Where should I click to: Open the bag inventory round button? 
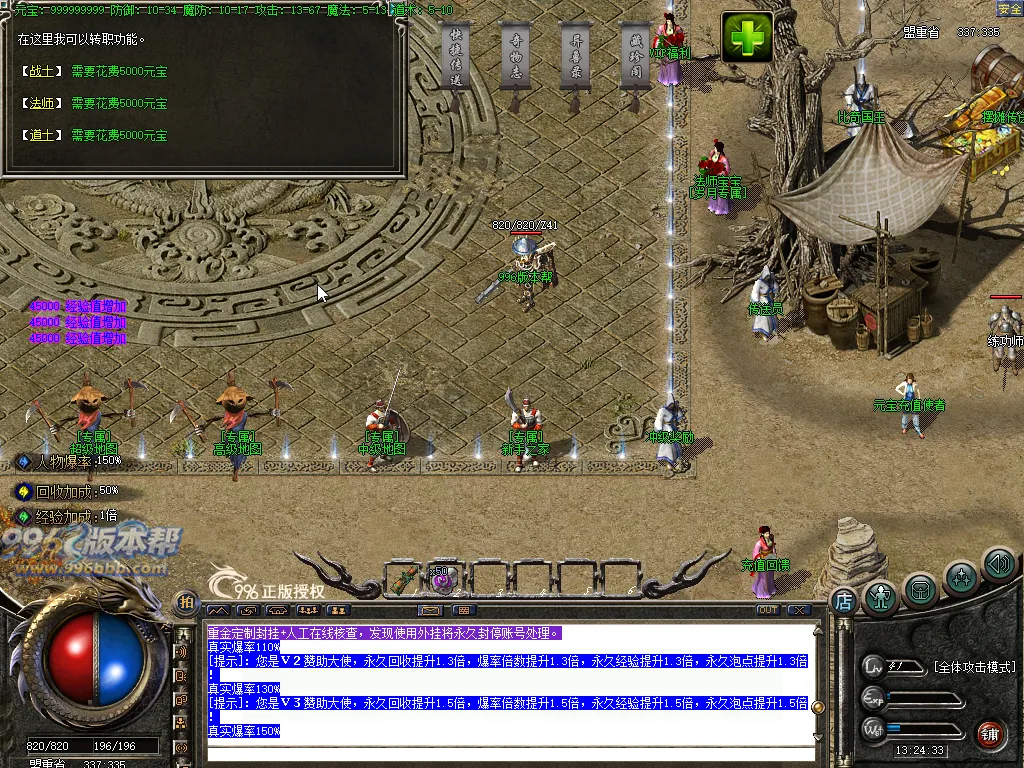920,590
